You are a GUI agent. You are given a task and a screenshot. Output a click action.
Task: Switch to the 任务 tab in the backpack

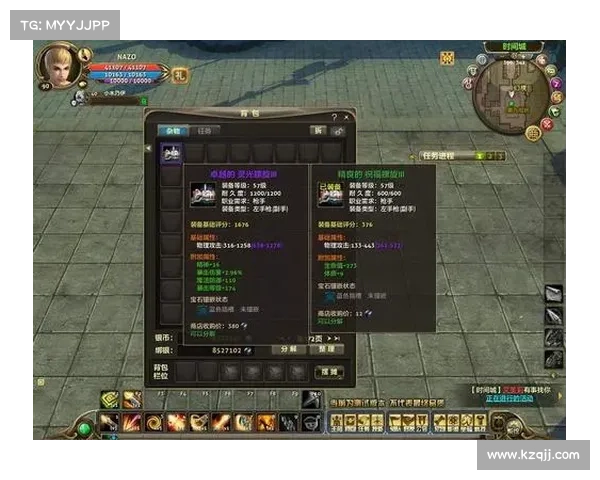[x=204, y=130]
